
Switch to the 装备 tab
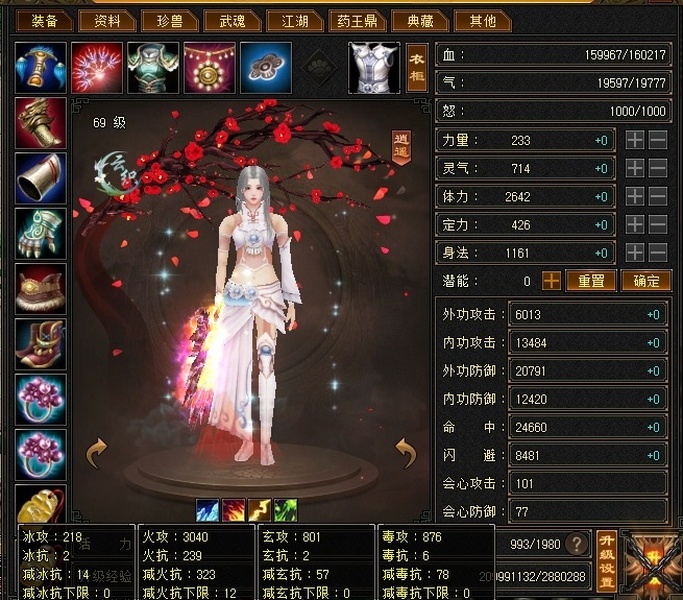45,20
